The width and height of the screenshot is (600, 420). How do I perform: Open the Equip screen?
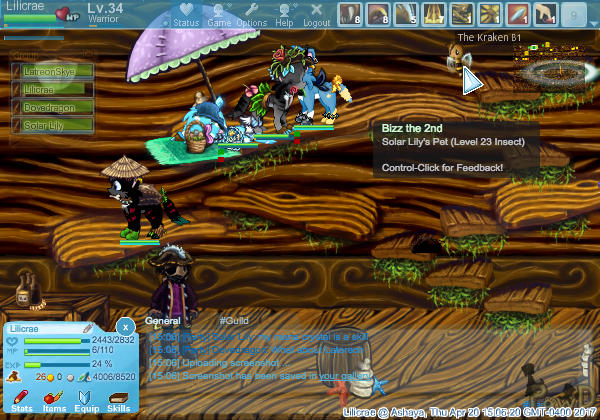pyautogui.click(x=87, y=401)
